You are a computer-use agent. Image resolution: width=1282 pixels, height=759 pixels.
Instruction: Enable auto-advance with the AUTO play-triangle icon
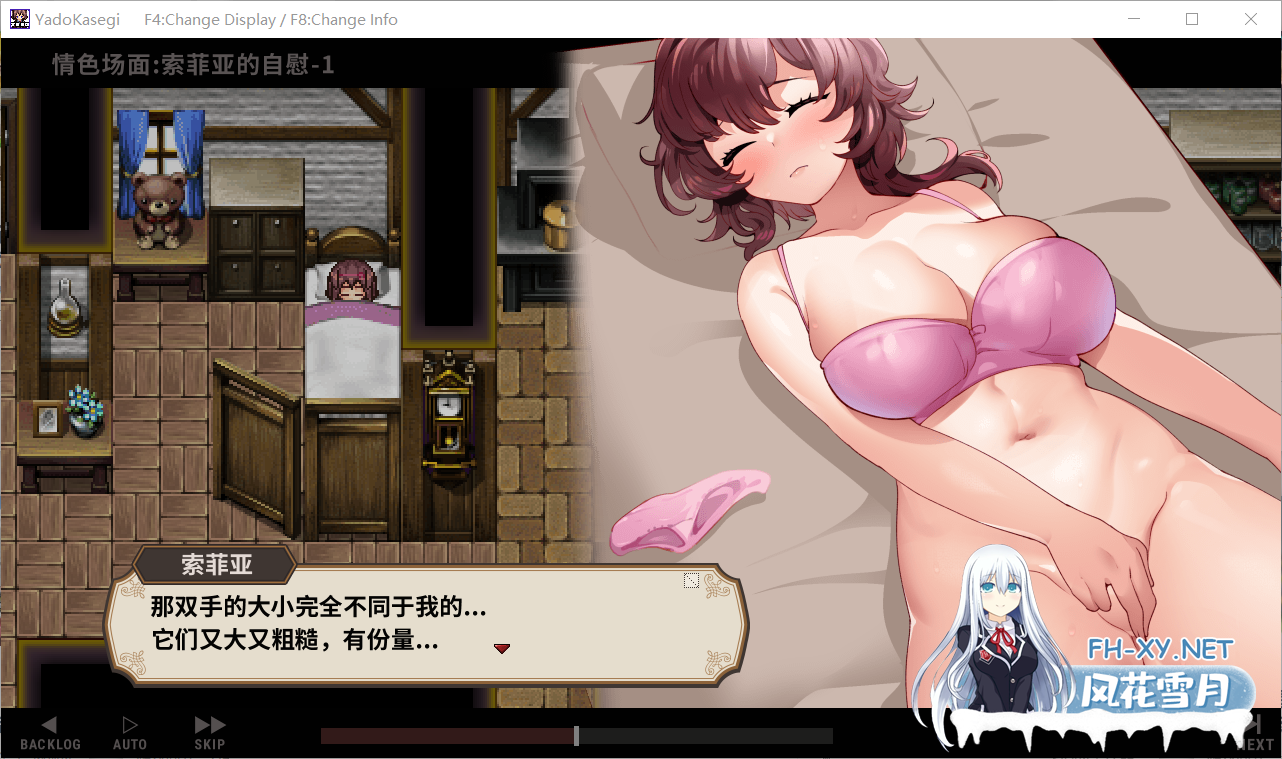coord(129,725)
